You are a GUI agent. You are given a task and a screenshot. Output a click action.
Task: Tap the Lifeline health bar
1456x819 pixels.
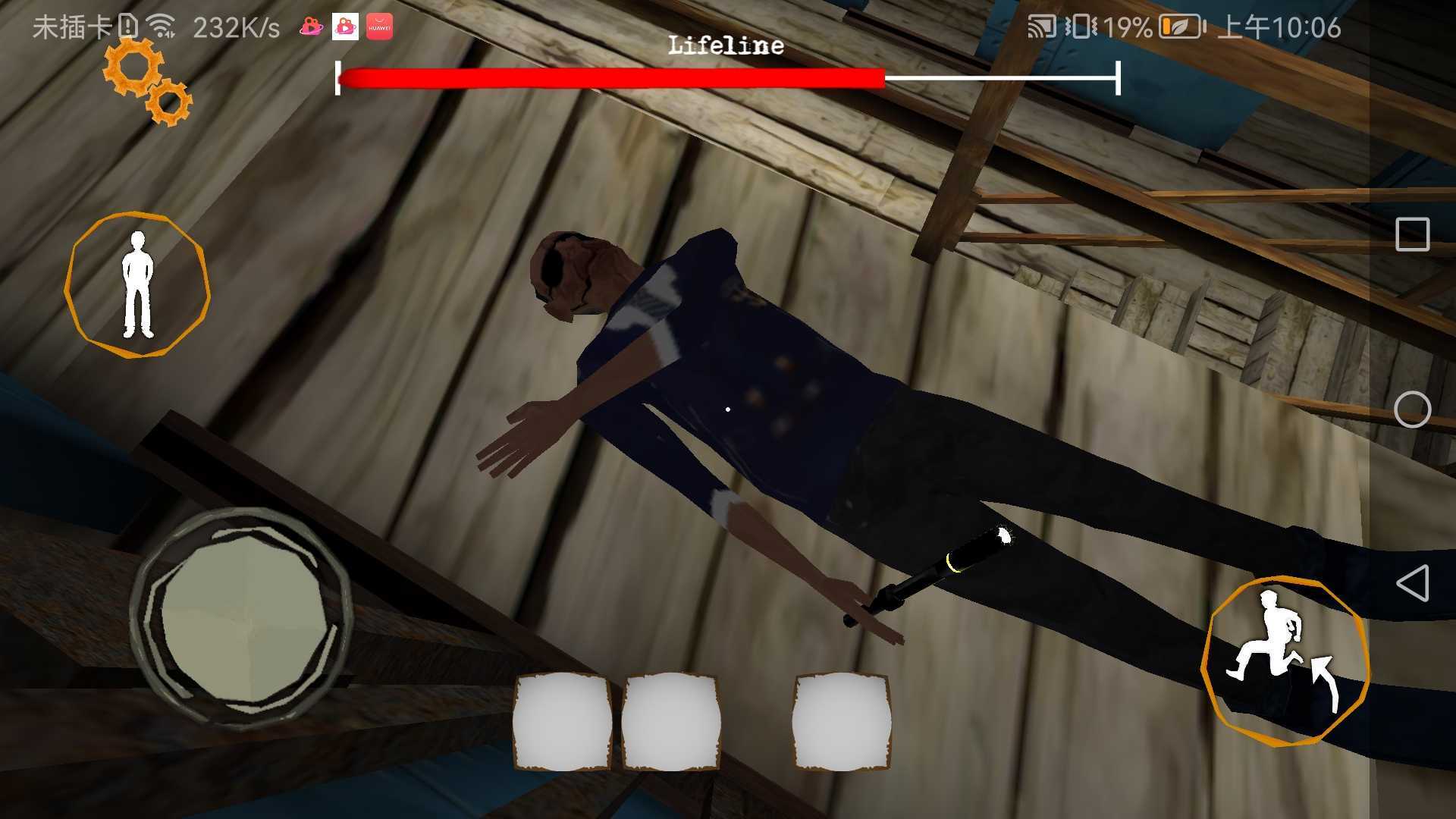pos(724,76)
